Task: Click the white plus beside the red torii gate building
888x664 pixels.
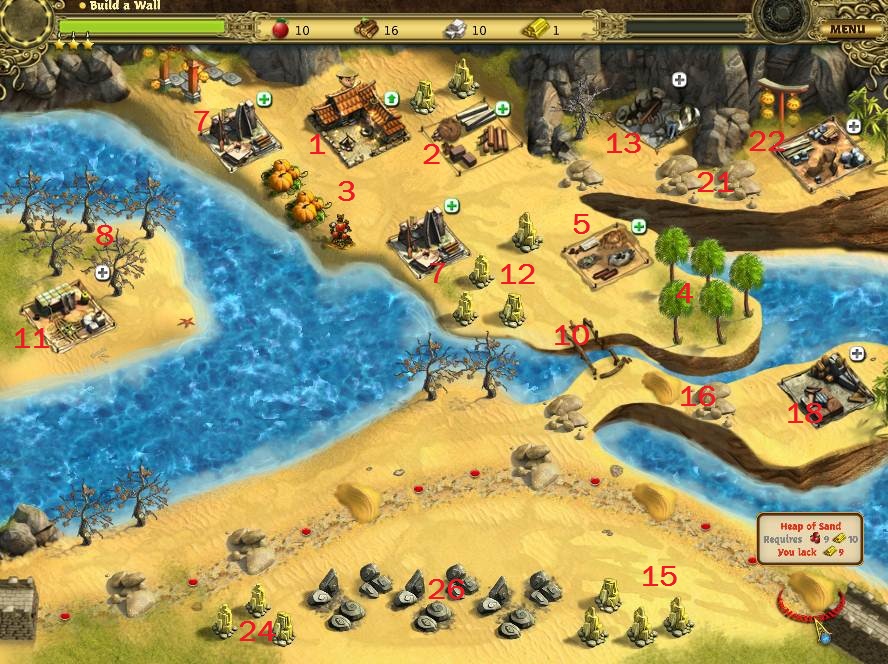Action: [853, 126]
